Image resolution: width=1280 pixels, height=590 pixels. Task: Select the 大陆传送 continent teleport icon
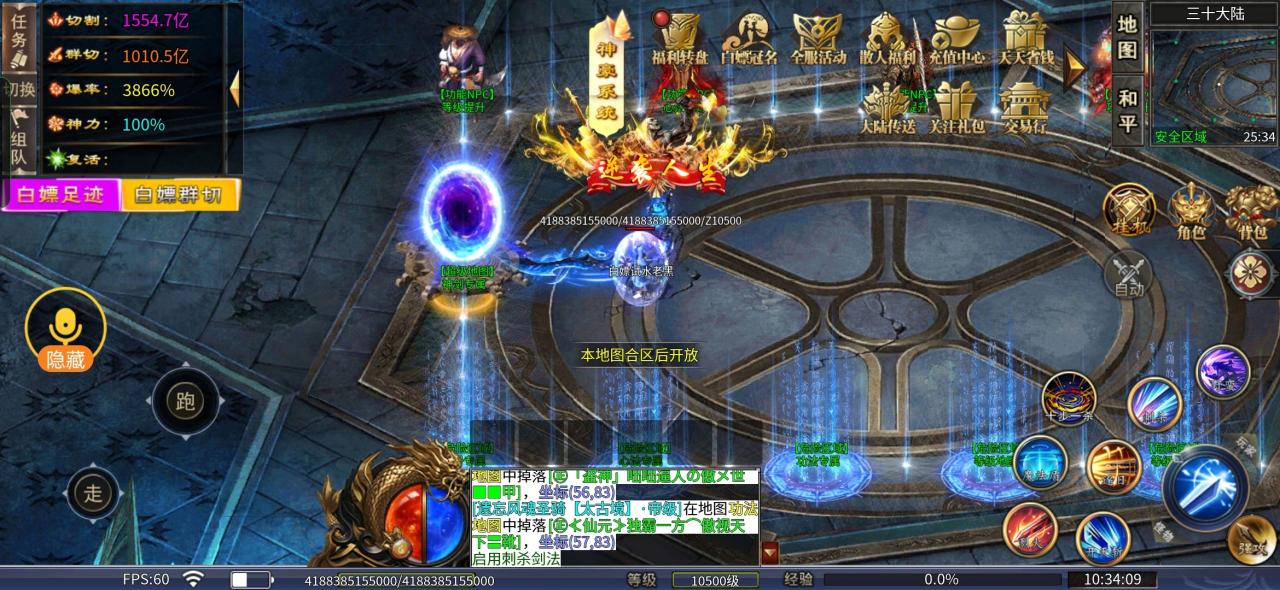tap(887, 108)
